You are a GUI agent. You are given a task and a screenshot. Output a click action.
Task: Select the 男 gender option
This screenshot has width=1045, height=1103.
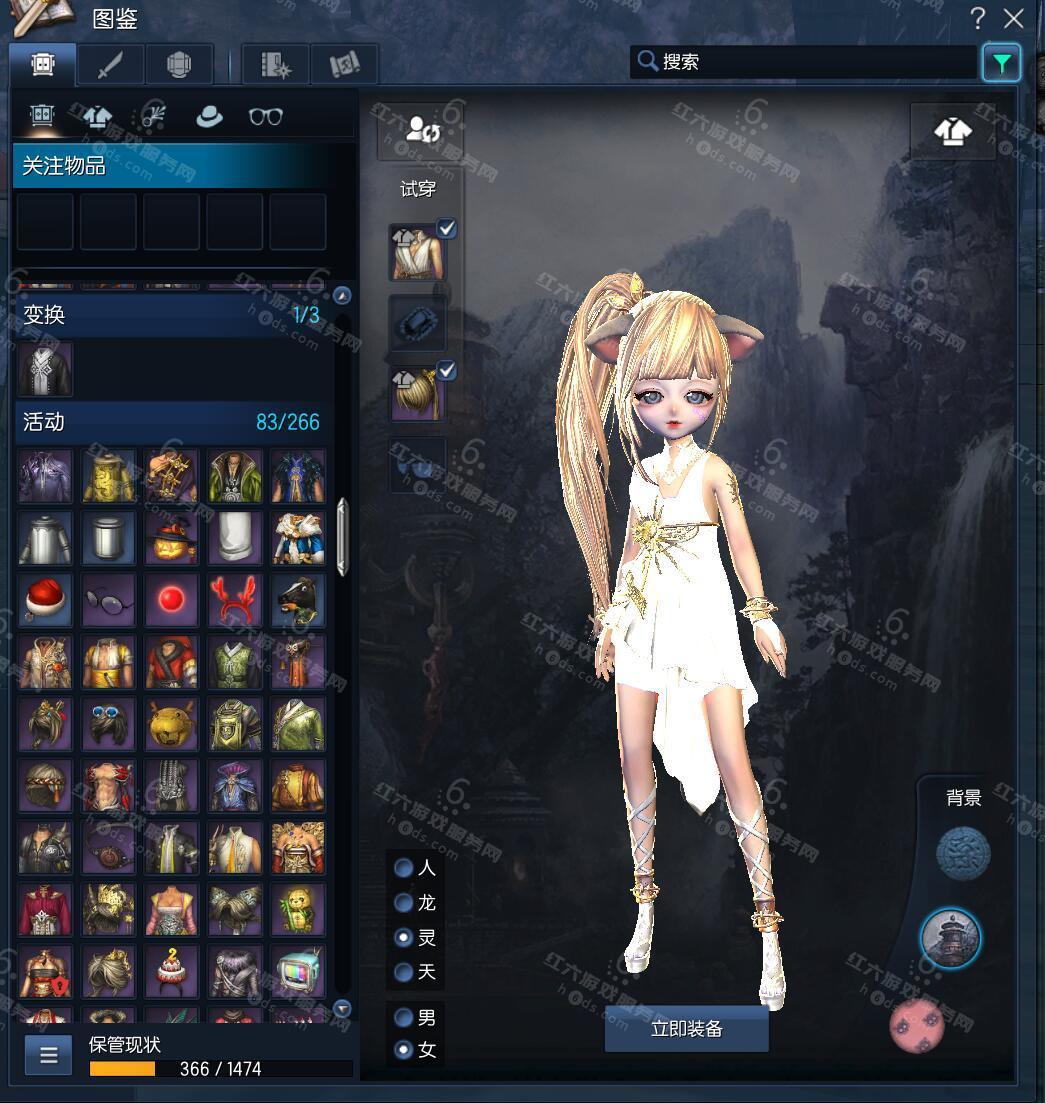[404, 1018]
